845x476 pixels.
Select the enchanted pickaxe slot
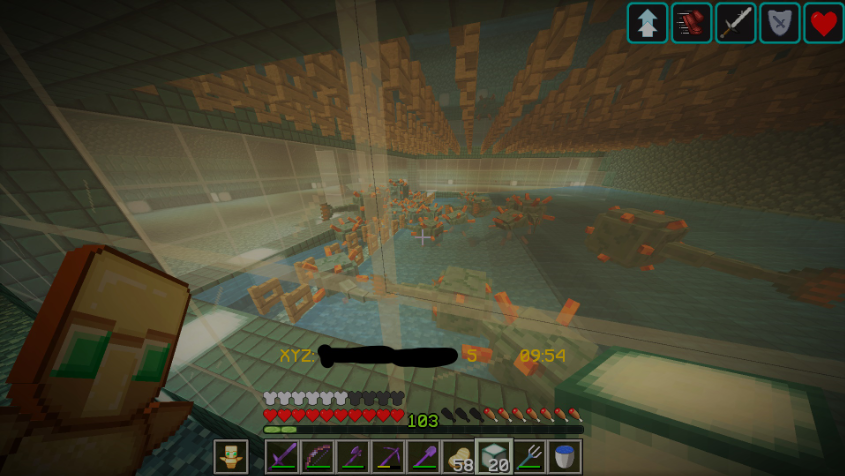(387, 457)
